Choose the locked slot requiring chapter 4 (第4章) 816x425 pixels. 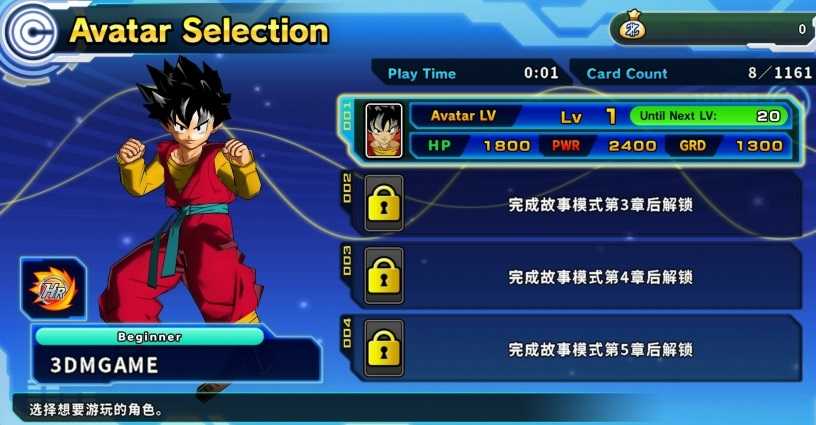[580, 276]
